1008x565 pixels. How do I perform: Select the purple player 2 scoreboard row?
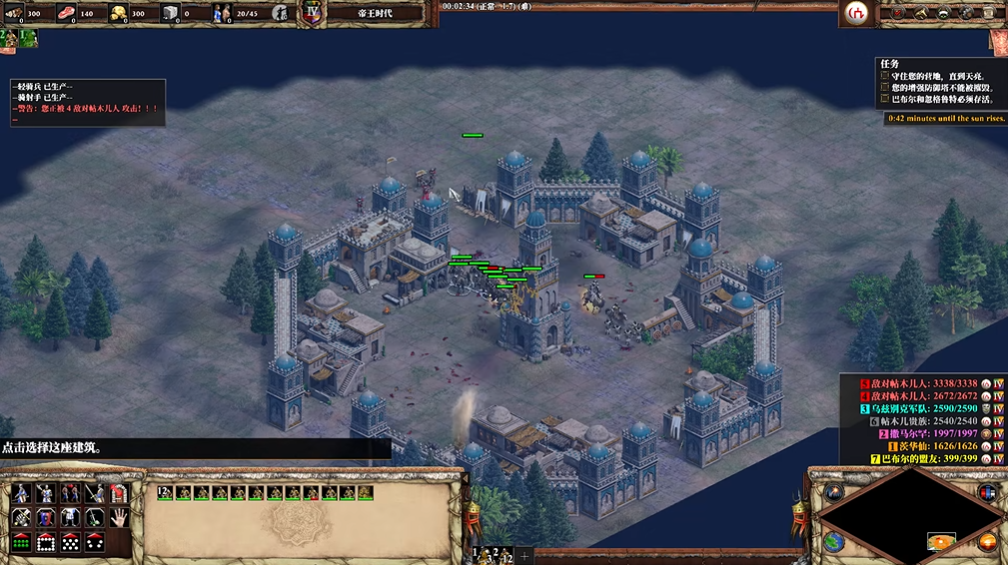(922, 433)
